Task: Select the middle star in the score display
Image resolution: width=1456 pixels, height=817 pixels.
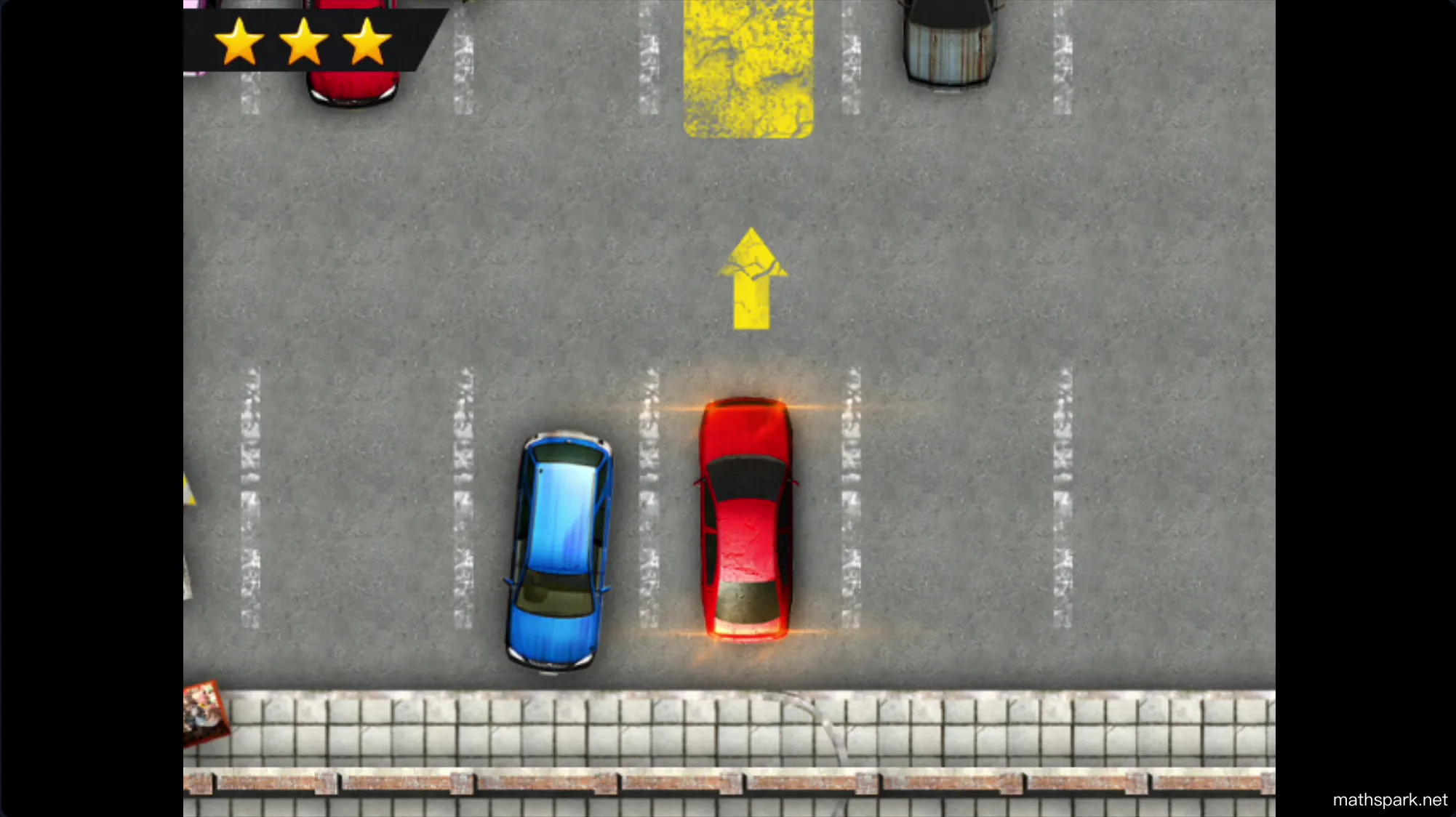Action: [304, 44]
